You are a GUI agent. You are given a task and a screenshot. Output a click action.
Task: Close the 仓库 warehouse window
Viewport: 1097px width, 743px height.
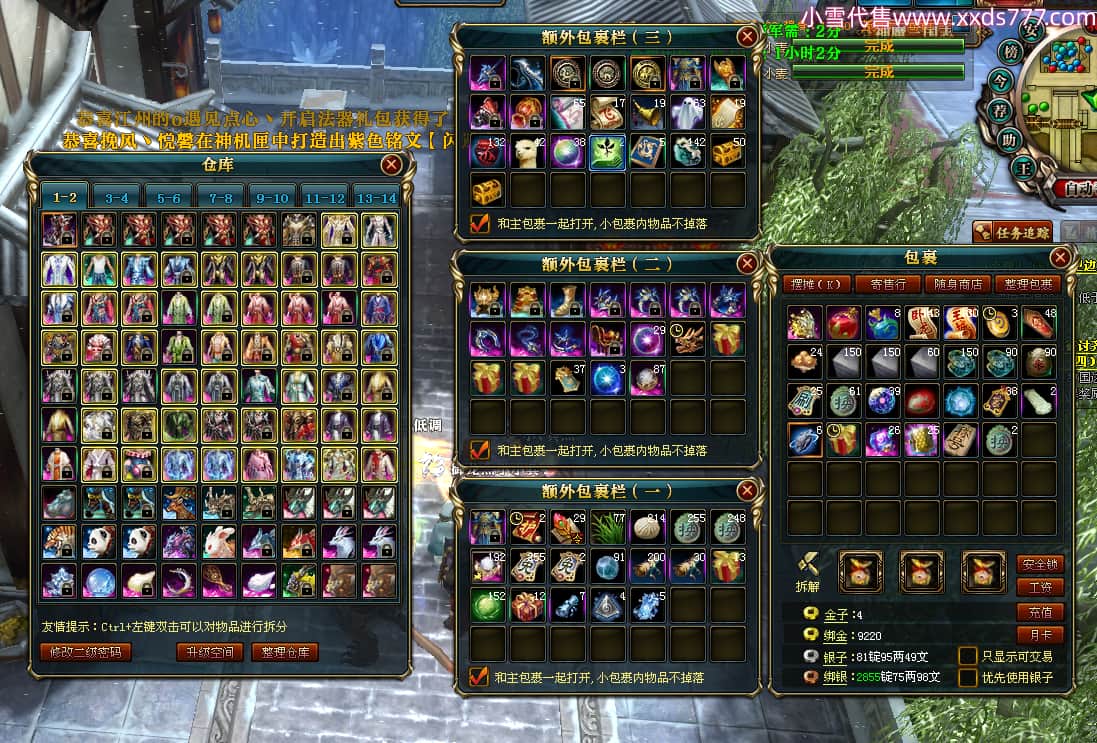[x=392, y=165]
